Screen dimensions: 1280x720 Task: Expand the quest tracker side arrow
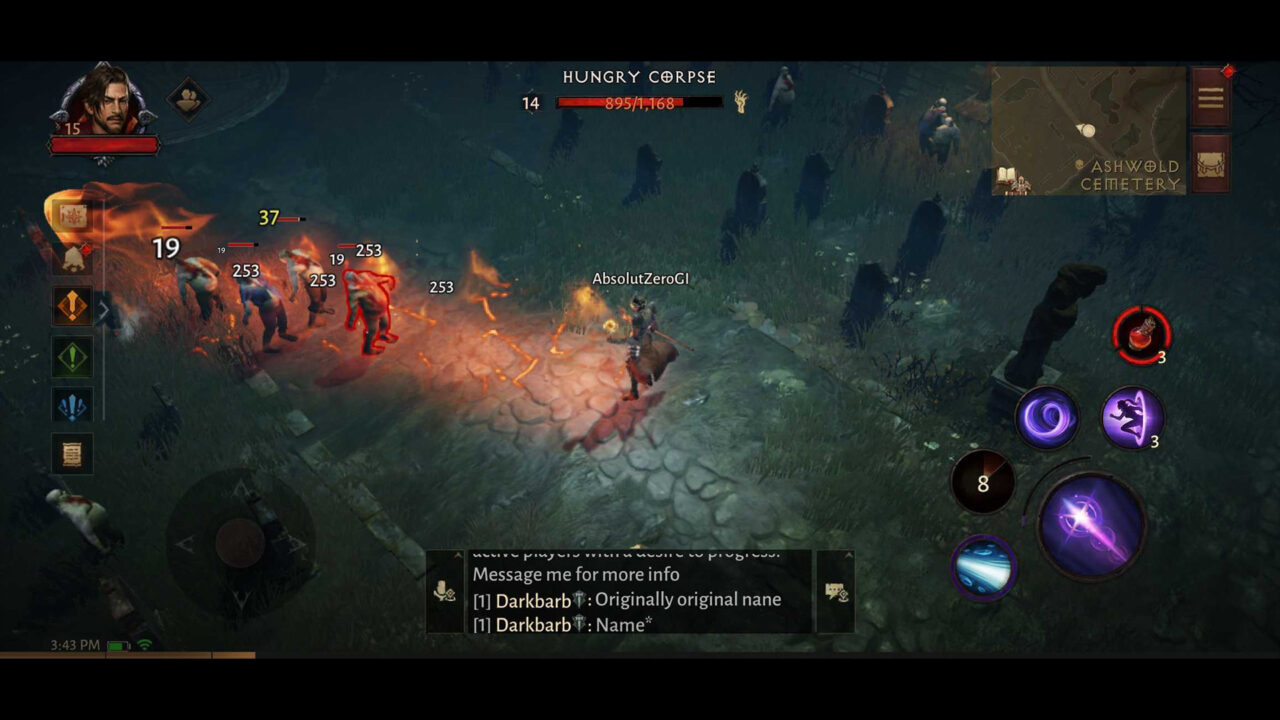tap(103, 310)
